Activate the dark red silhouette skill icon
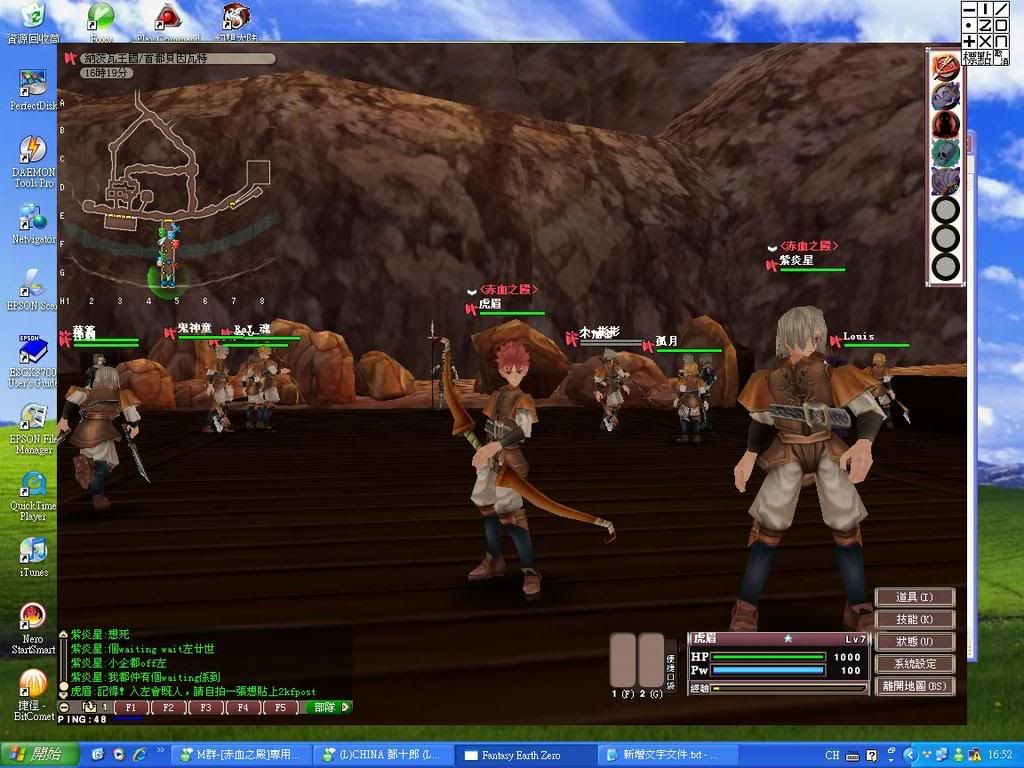1024x768 pixels. [x=945, y=124]
